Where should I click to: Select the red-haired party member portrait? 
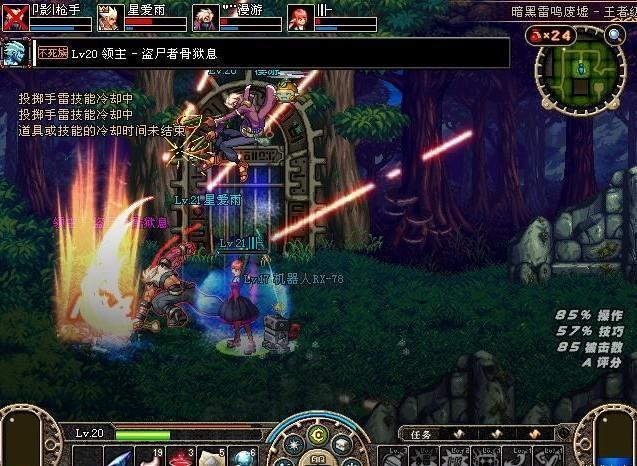click(x=299, y=18)
